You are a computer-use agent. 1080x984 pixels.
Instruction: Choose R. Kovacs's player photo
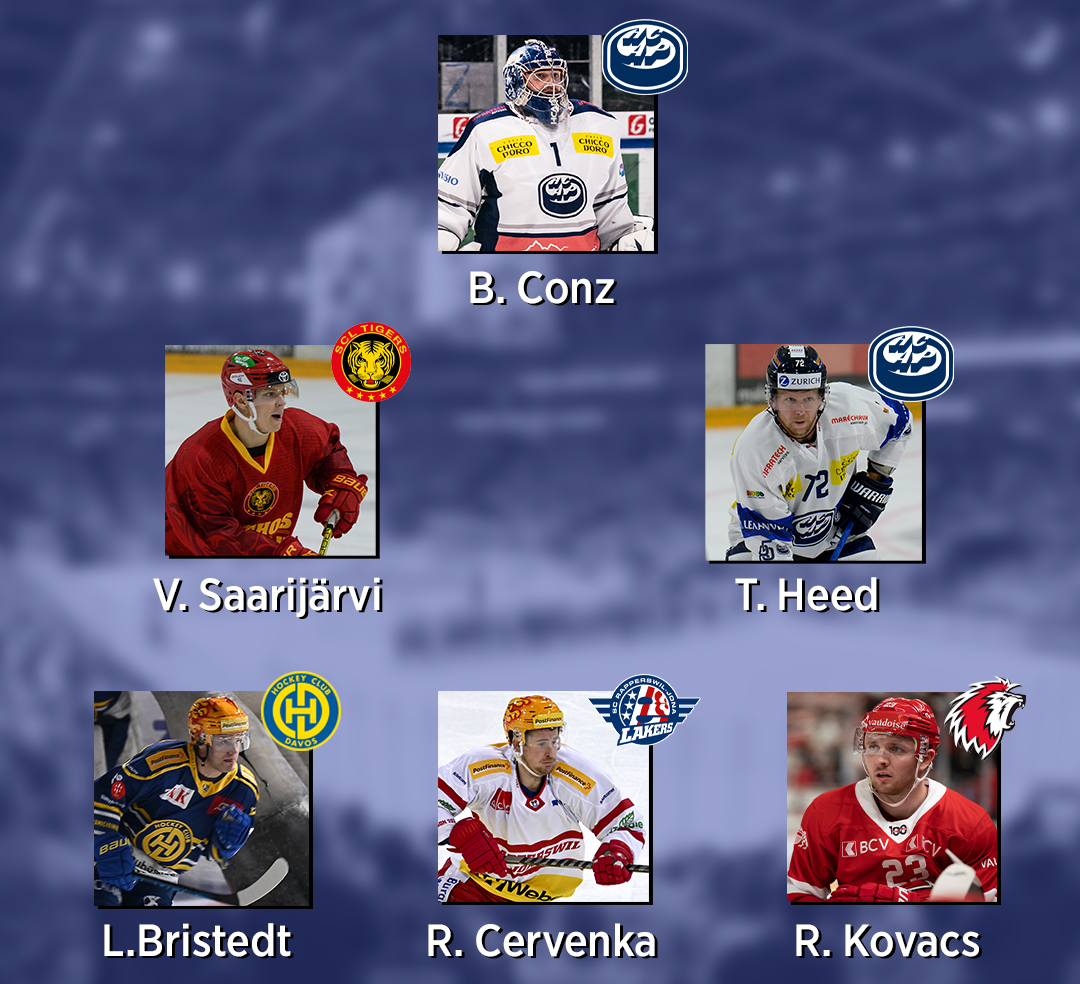[893, 797]
